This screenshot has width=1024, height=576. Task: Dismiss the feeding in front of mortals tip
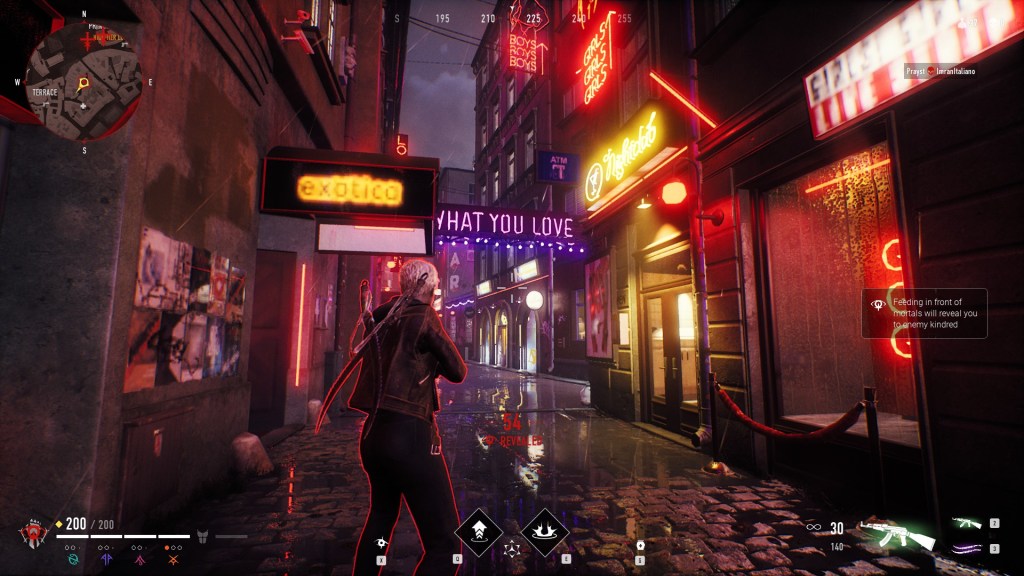925,313
